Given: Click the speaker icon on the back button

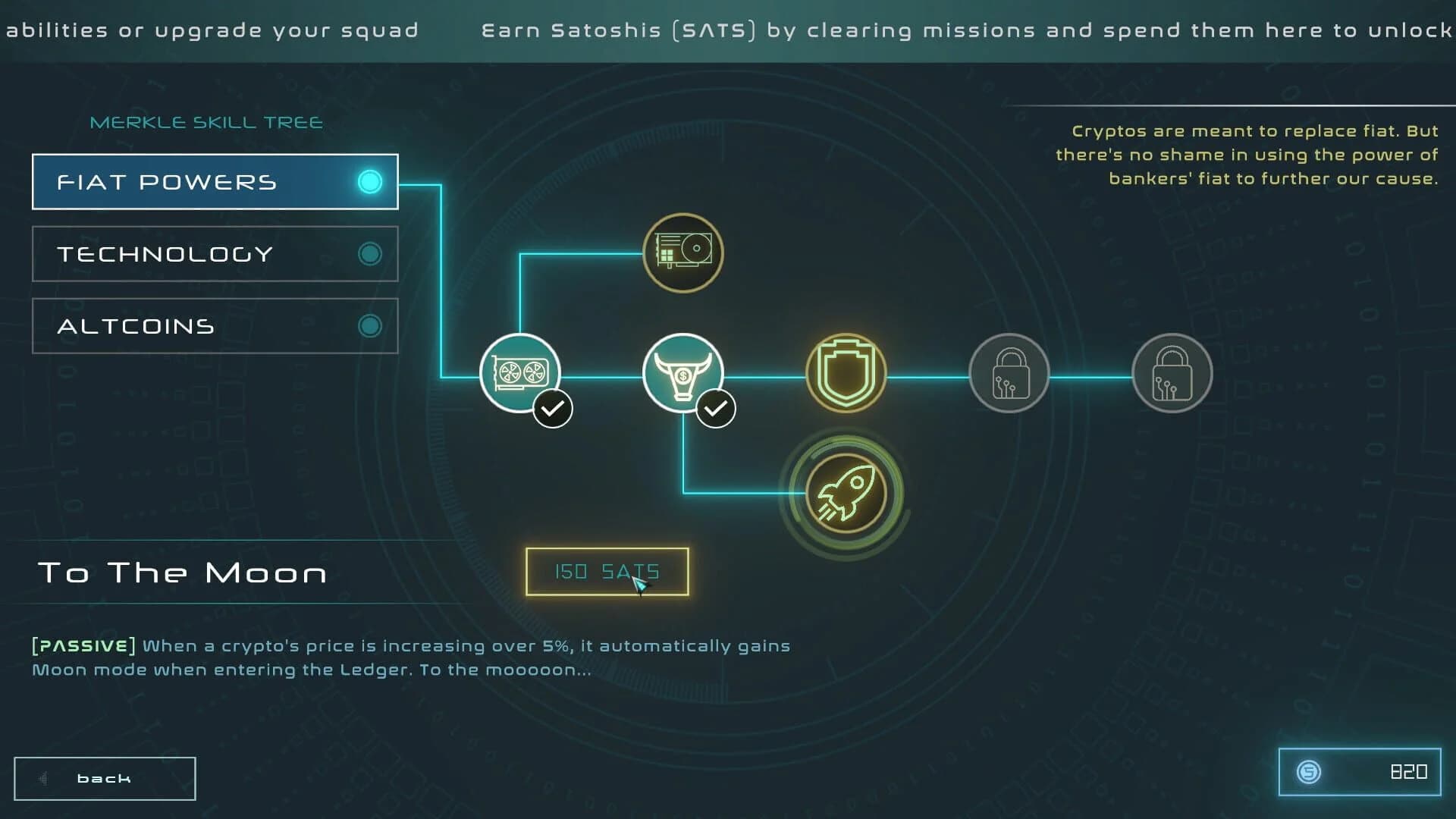Looking at the screenshot, I should pos(43,778).
